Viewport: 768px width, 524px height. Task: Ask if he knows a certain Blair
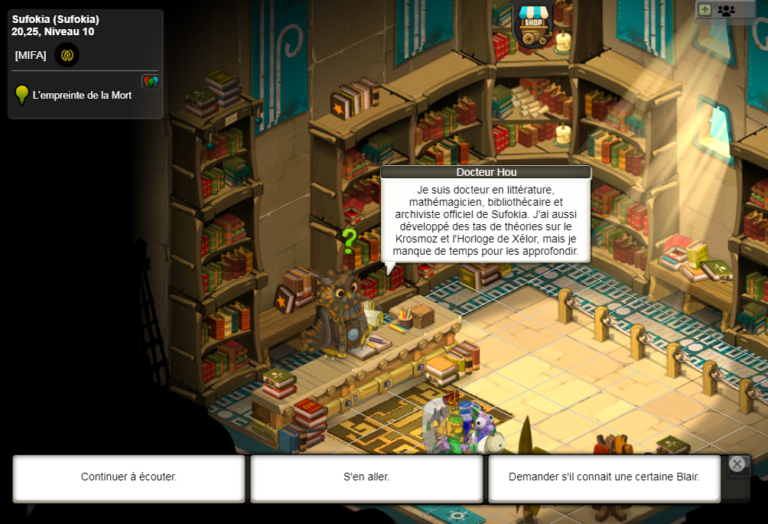[603, 477]
